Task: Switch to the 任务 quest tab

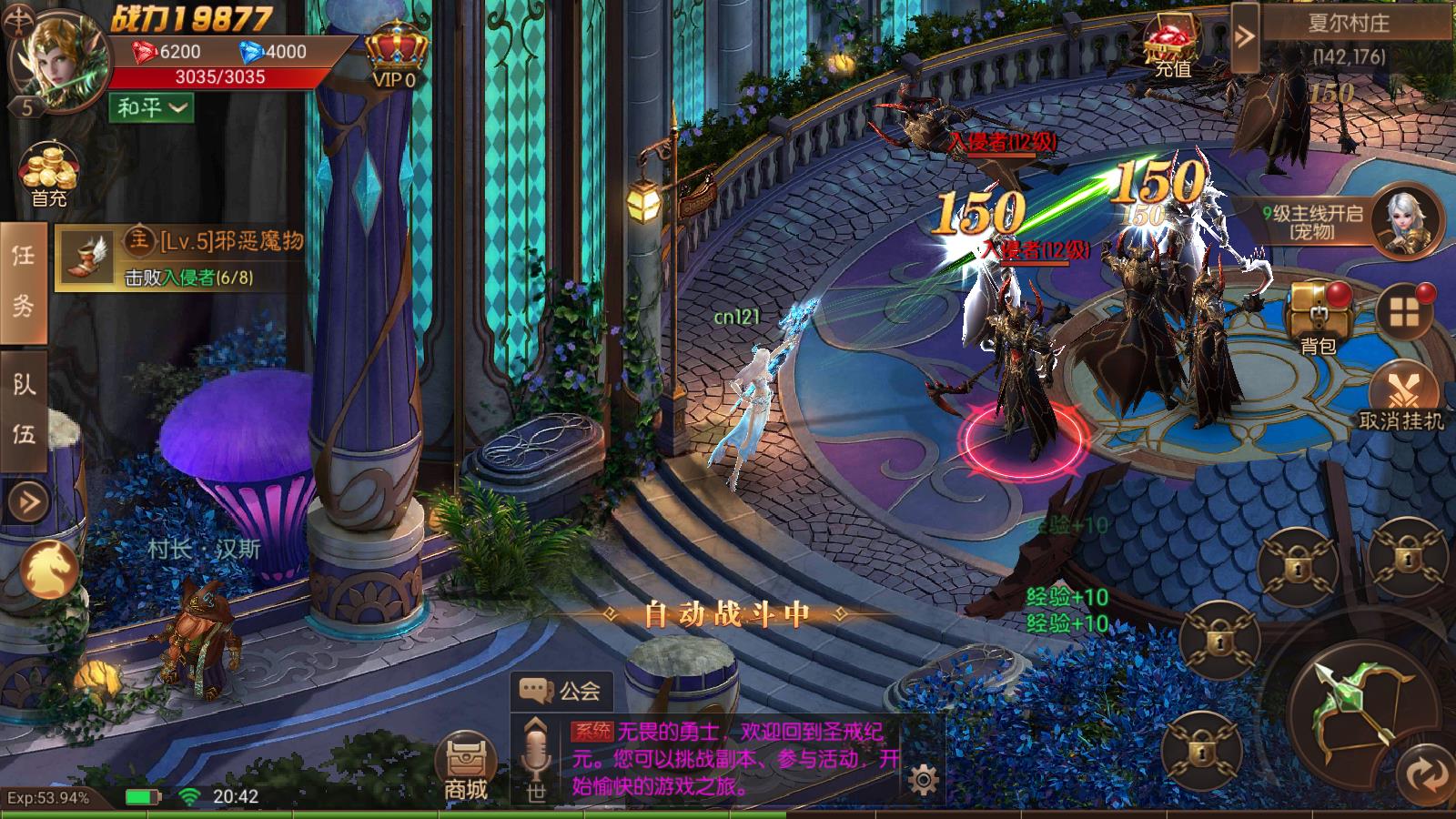Action: tap(24, 280)
